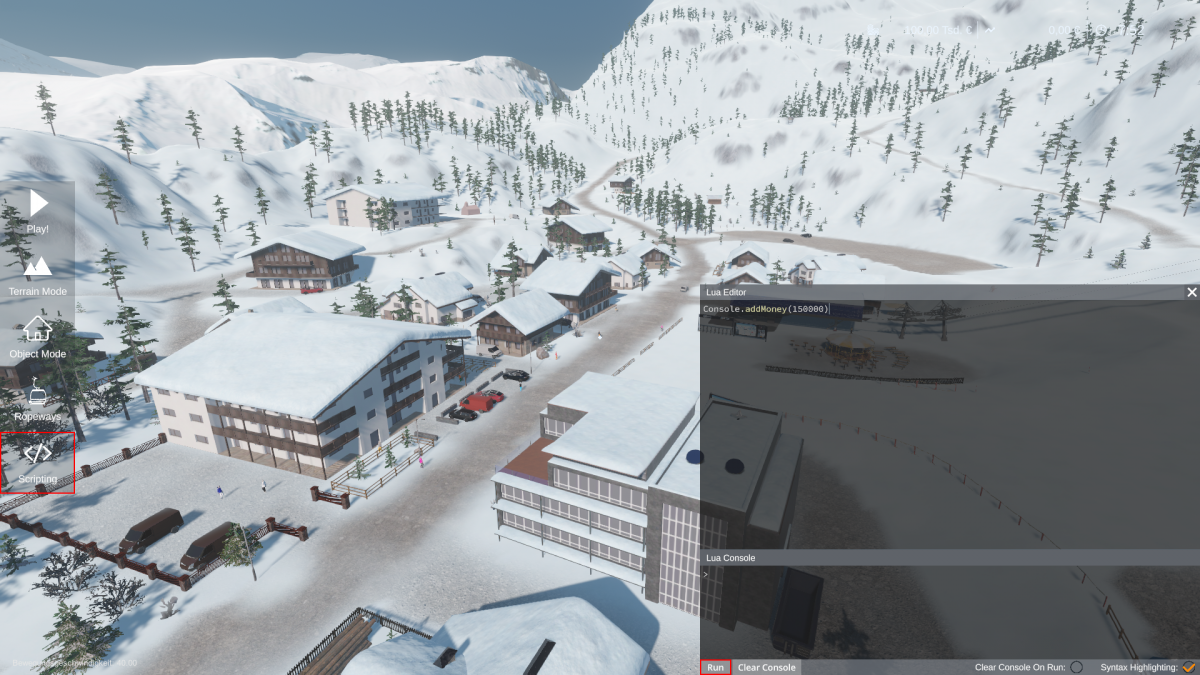Image resolution: width=1200 pixels, height=675 pixels.
Task: Start the game with Play!
Action: tap(38, 211)
